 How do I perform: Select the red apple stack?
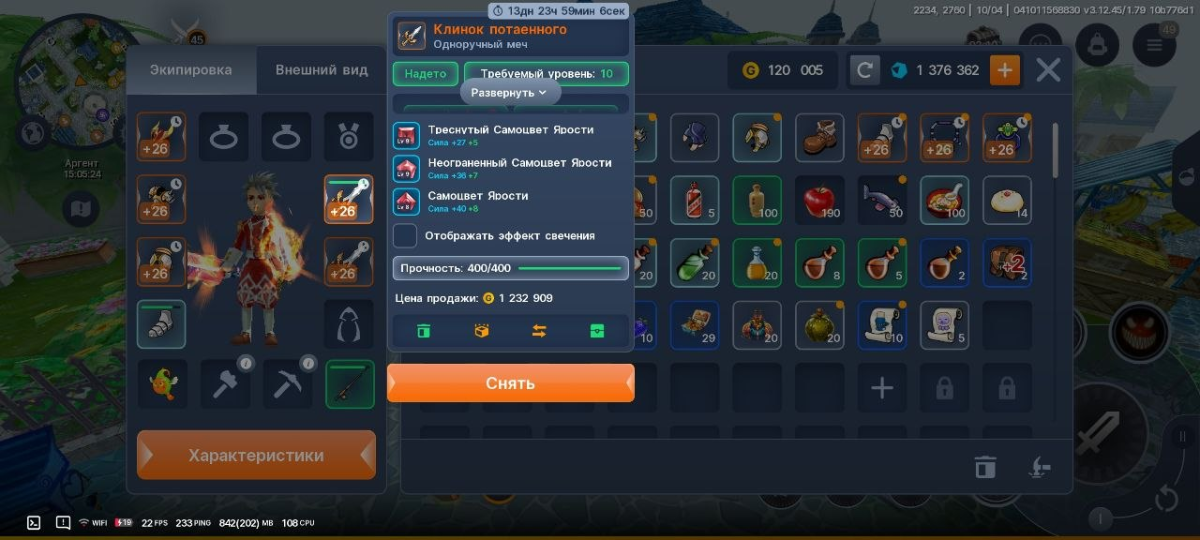(819, 200)
